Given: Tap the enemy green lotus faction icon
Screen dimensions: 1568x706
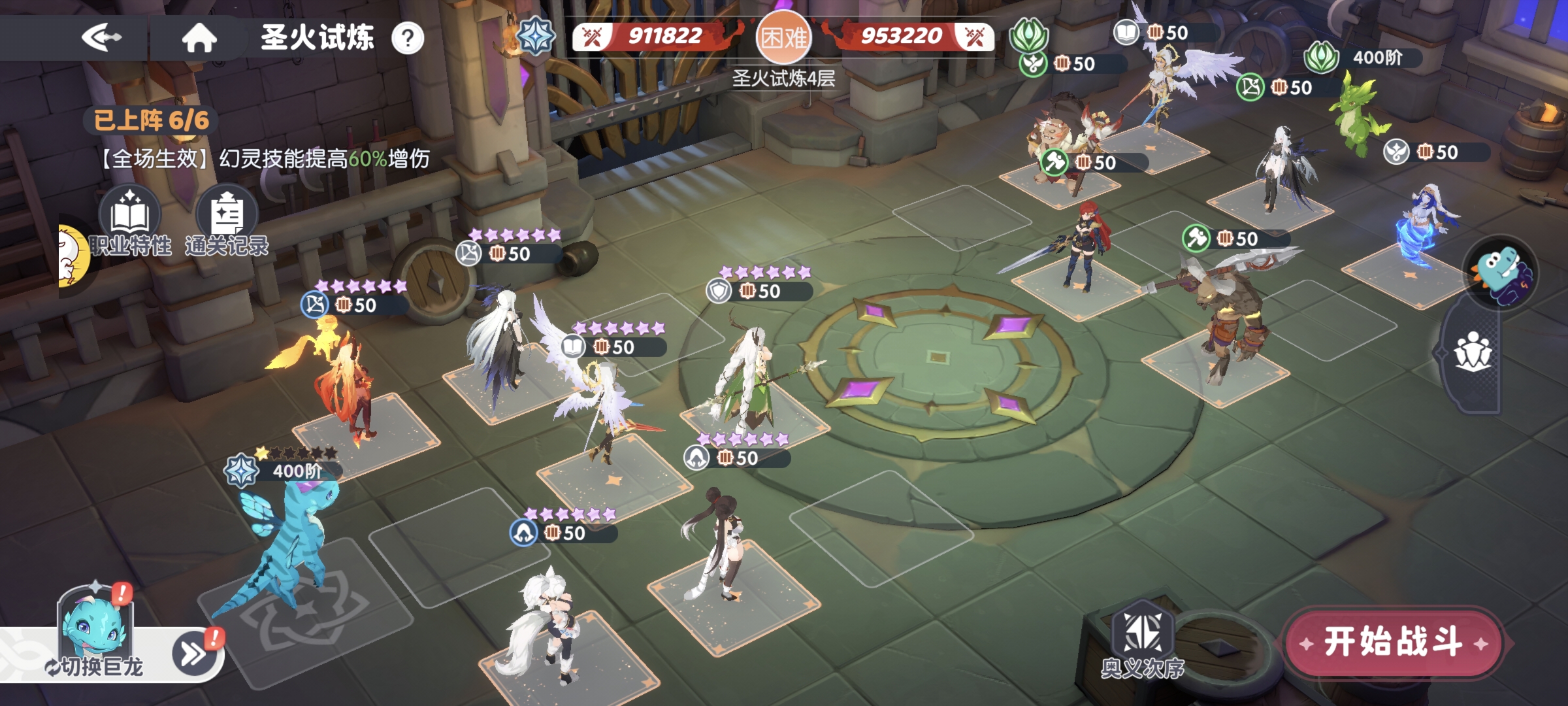Looking at the screenshot, I should pos(1028,34).
